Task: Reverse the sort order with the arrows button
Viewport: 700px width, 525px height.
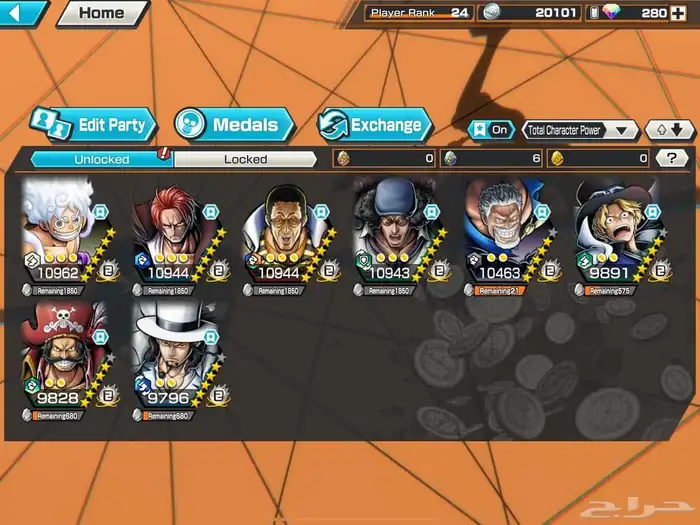Action: pos(669,130)
